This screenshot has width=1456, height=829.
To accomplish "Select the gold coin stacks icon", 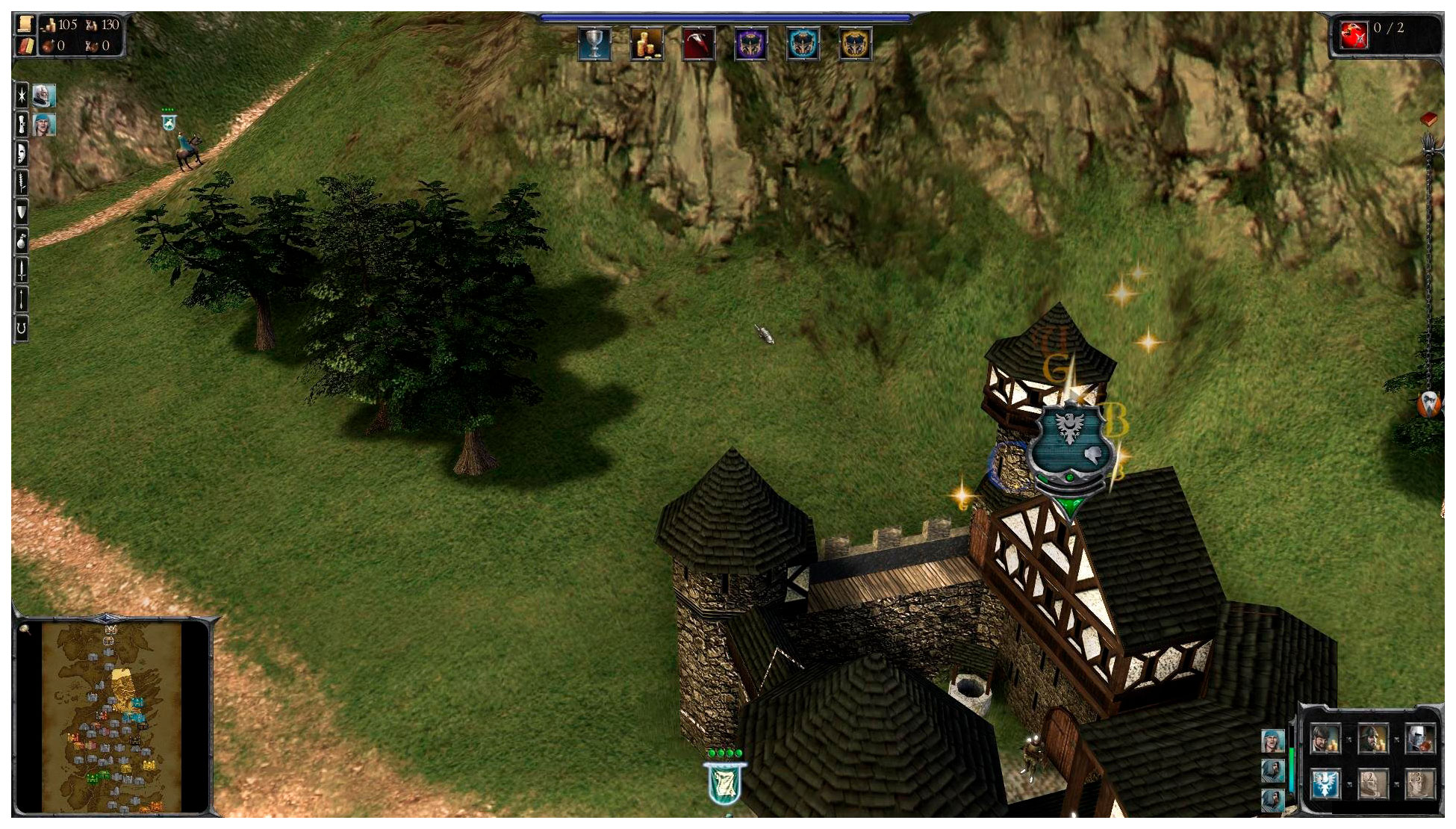I will point(647,44).
